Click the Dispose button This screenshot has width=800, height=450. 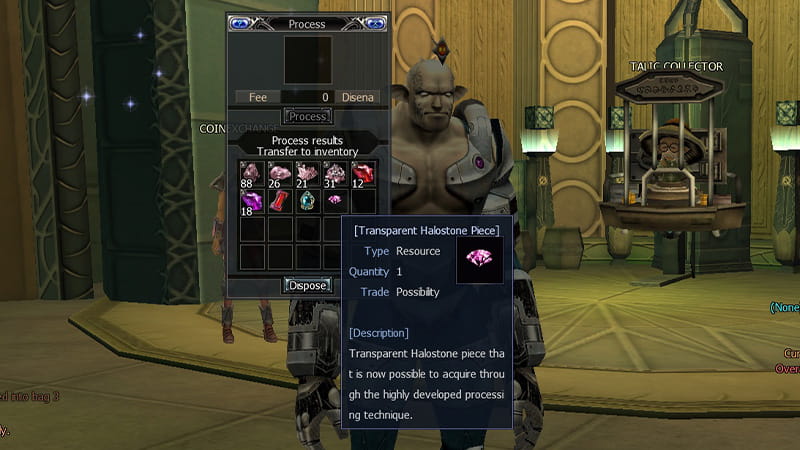[307, 285]
